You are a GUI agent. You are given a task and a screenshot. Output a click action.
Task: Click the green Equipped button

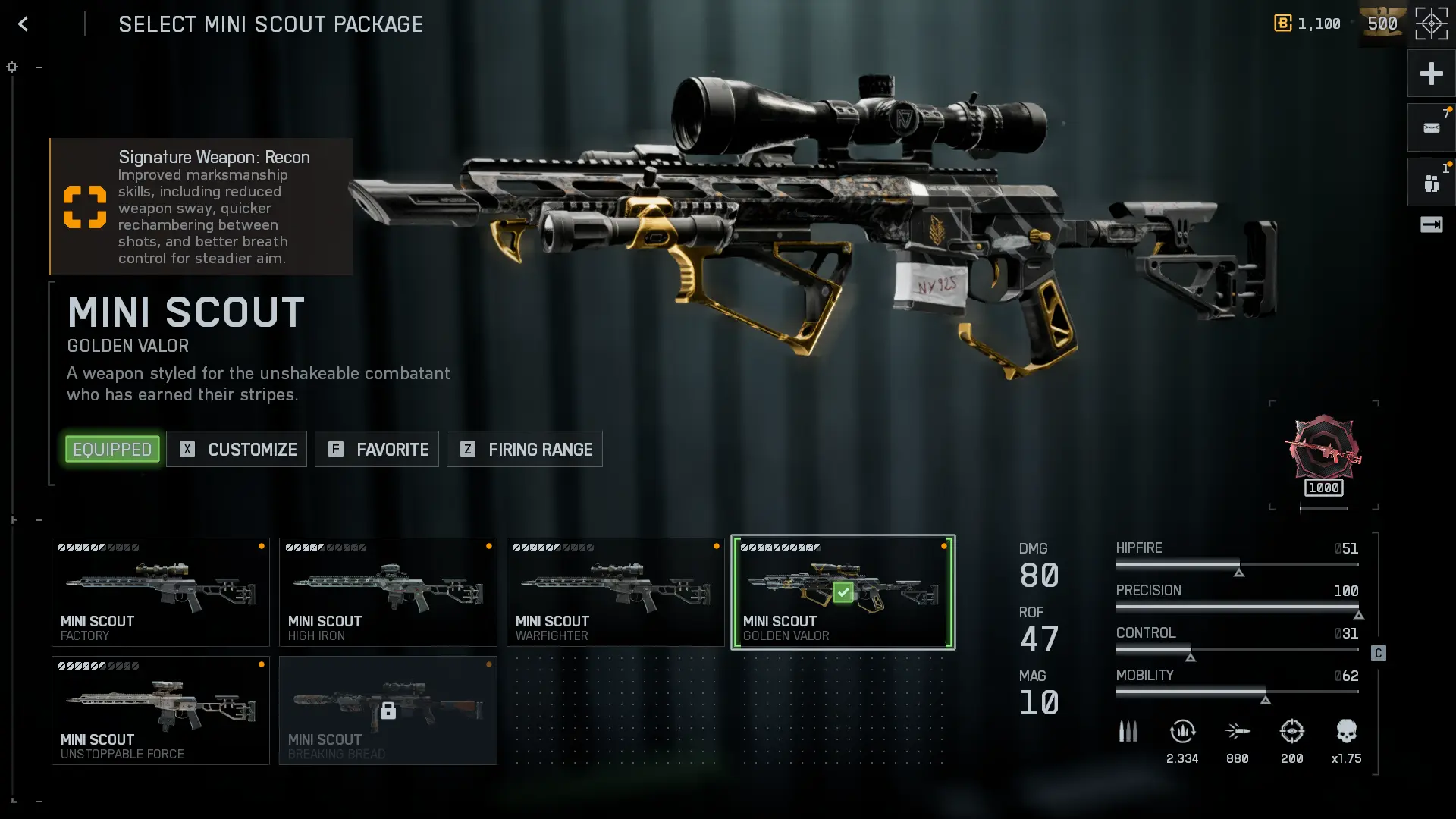click(x=112, y=449)
